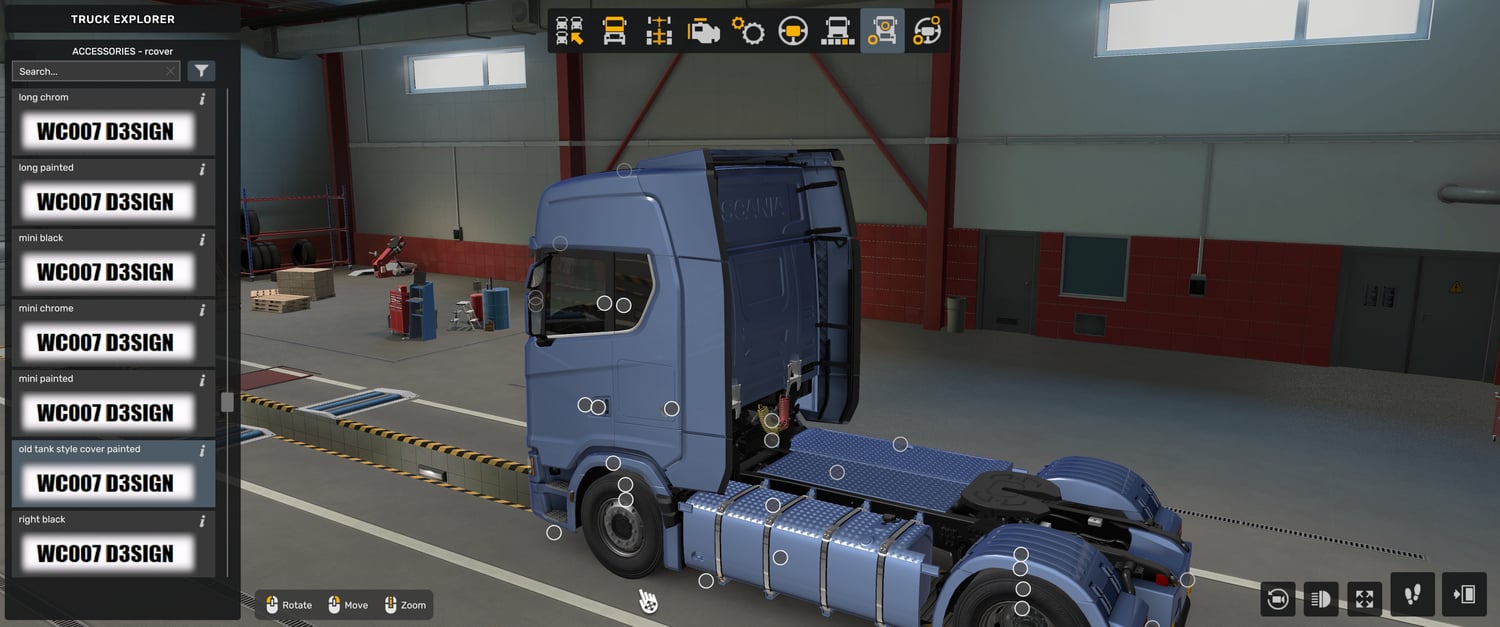Toggle the truck headlights

(1320, 599)
